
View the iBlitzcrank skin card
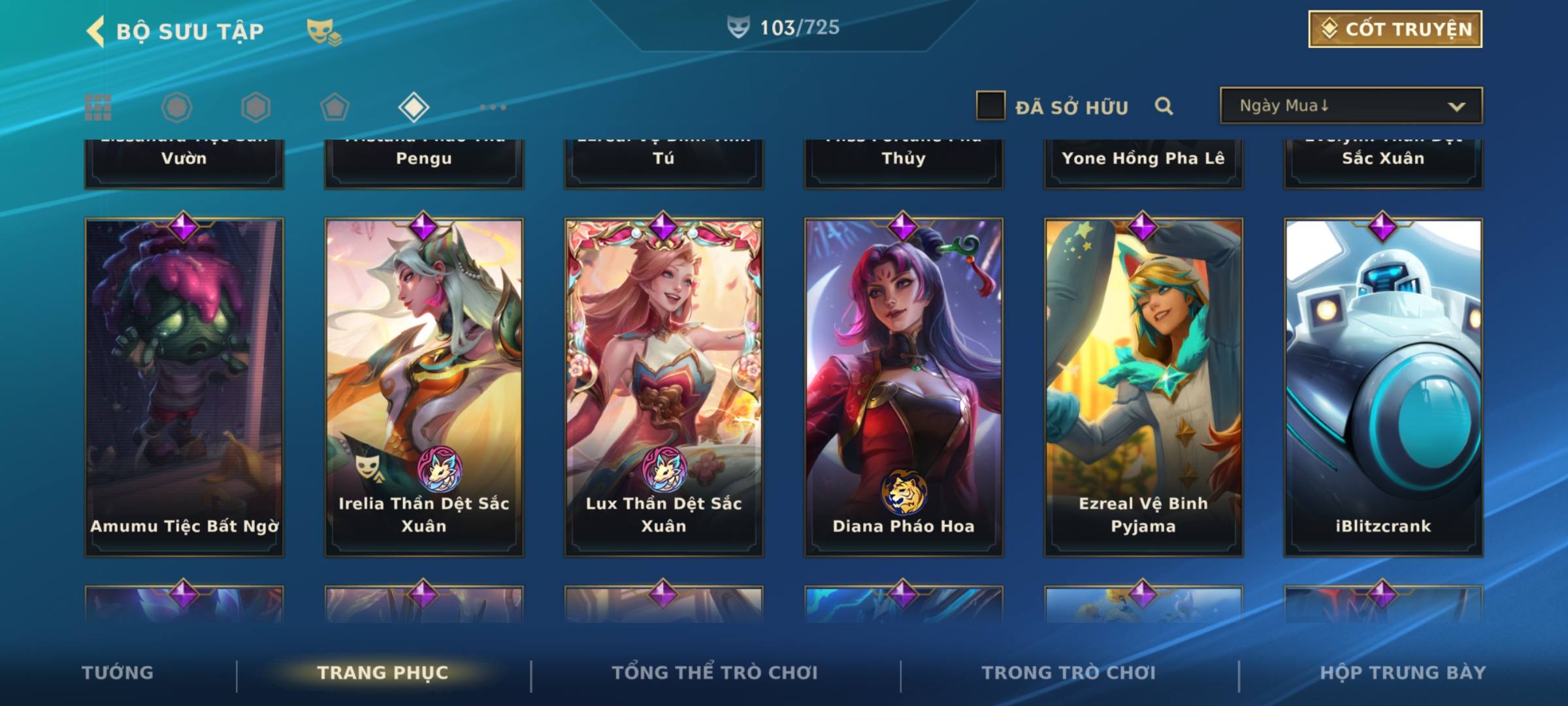(1383, 387)
